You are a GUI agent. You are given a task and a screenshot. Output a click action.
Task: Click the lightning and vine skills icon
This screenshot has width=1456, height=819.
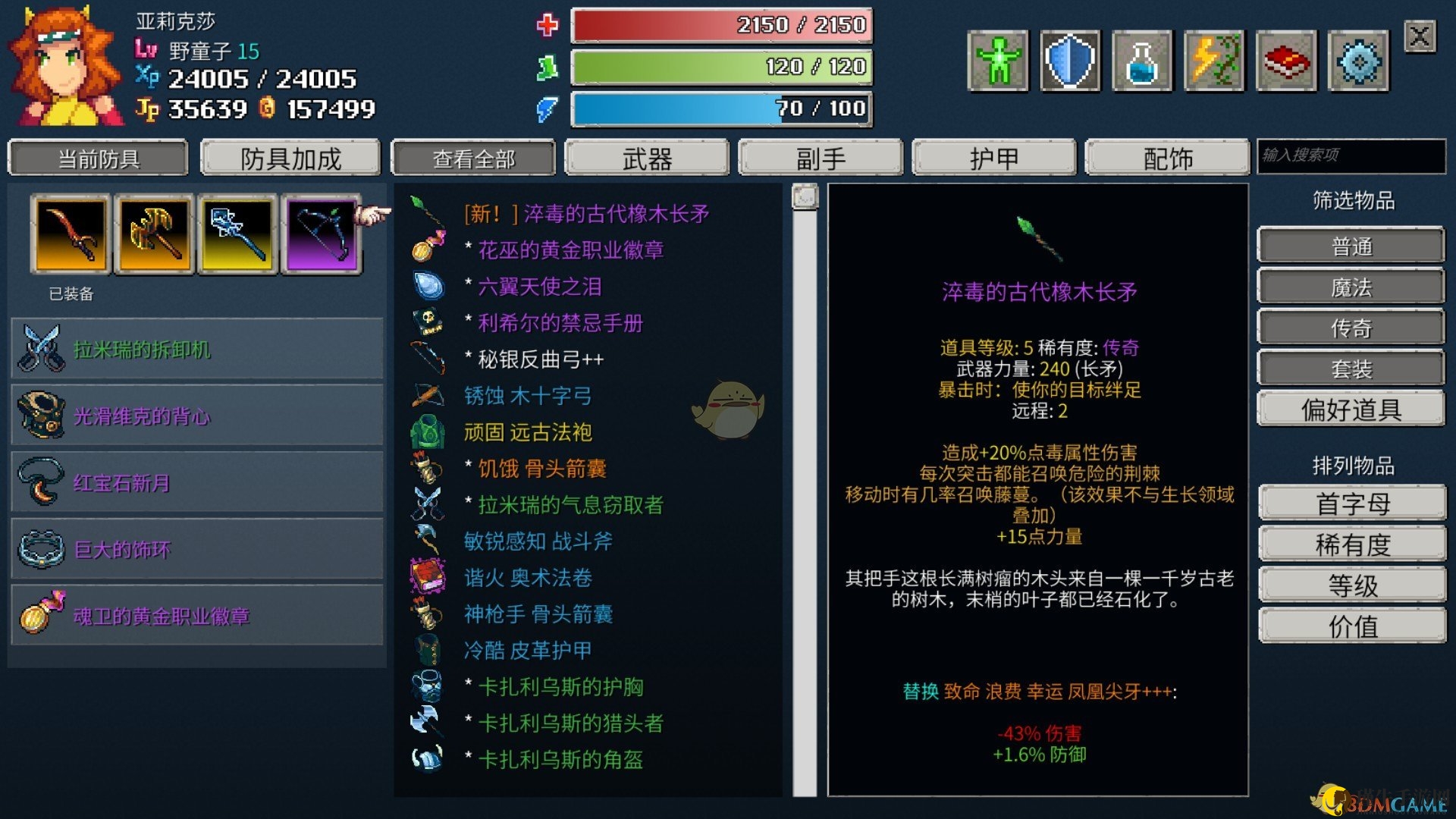pos(1215,59)
